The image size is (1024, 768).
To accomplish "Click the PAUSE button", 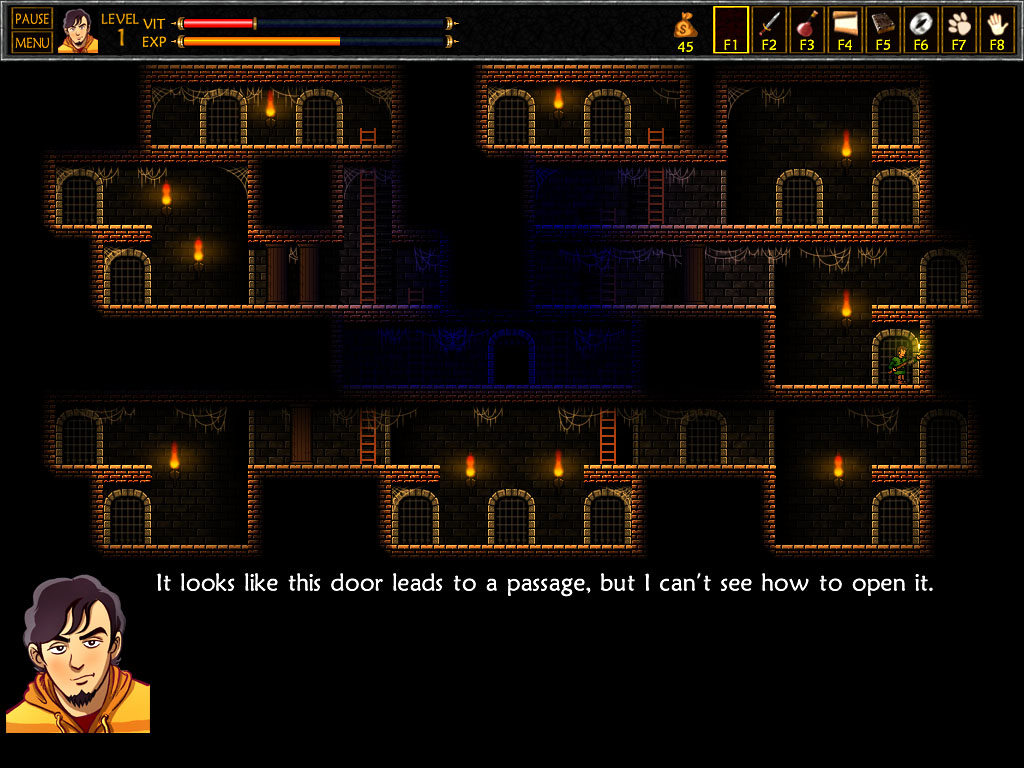I will point(32,19).
